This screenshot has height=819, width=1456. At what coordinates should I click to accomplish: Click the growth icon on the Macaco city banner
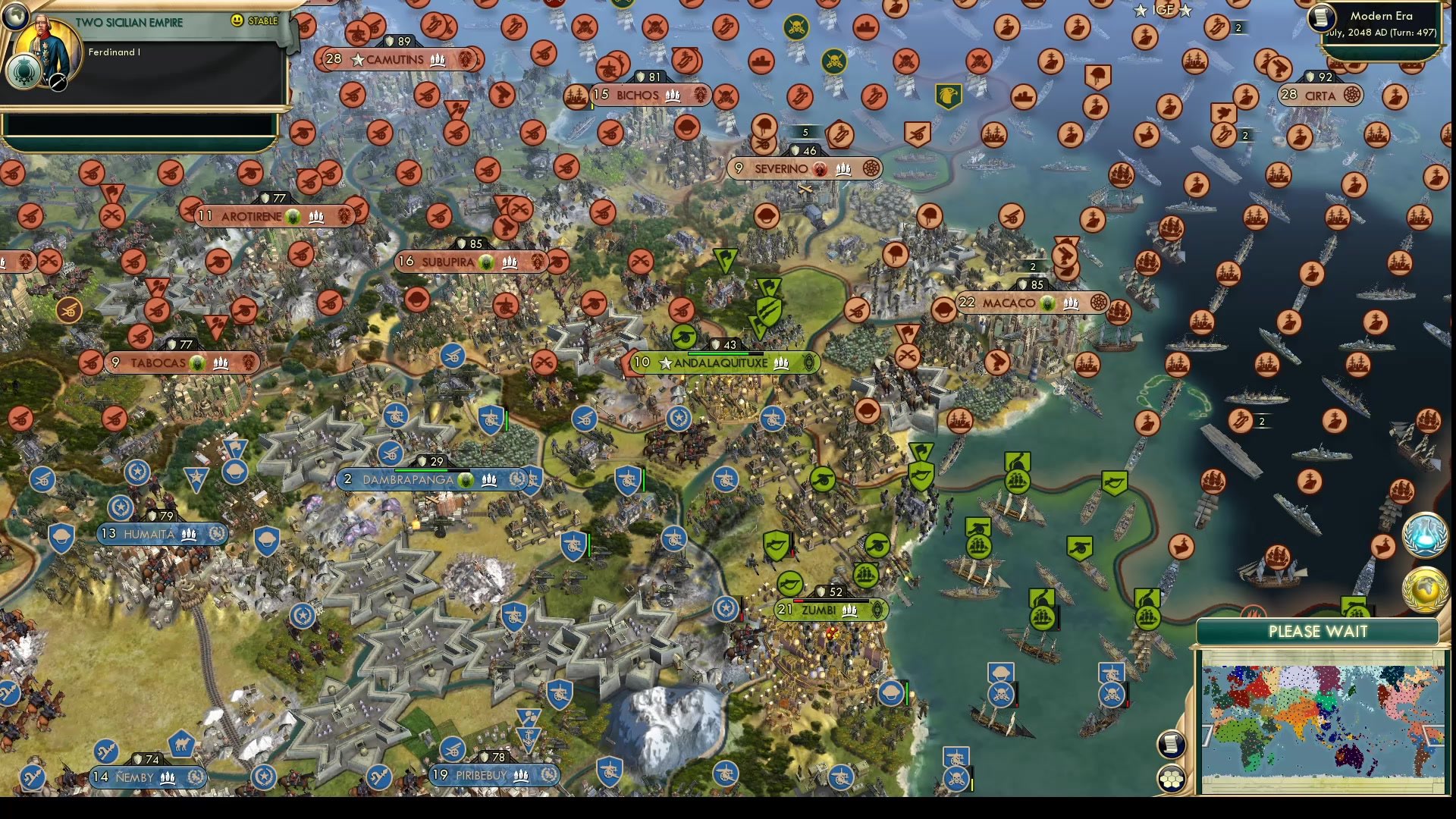pyautogui.click(x=1047, y=303)
